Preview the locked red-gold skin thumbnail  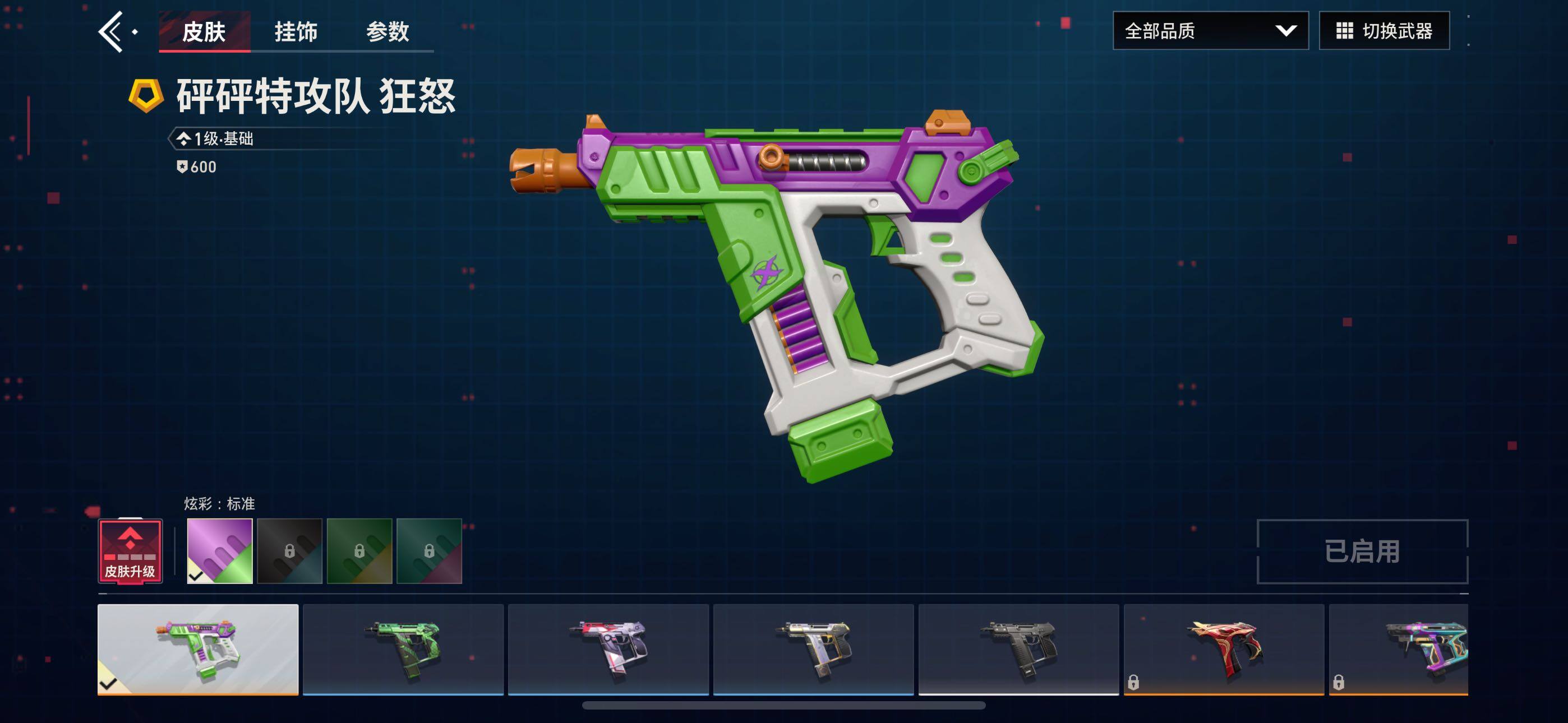pos(1224,649)
